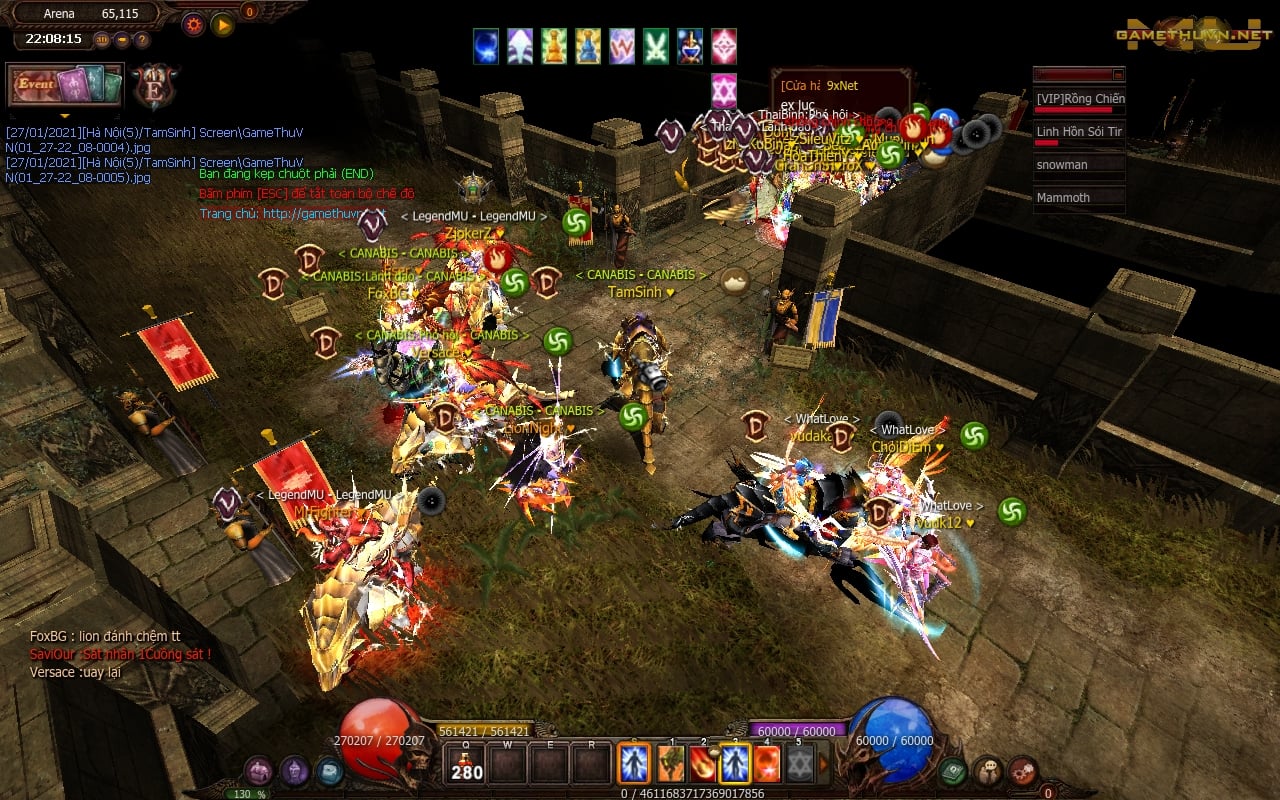Open the purple treasure chest menu button
Screen dimensions: 1280x800
pos(259,770)
